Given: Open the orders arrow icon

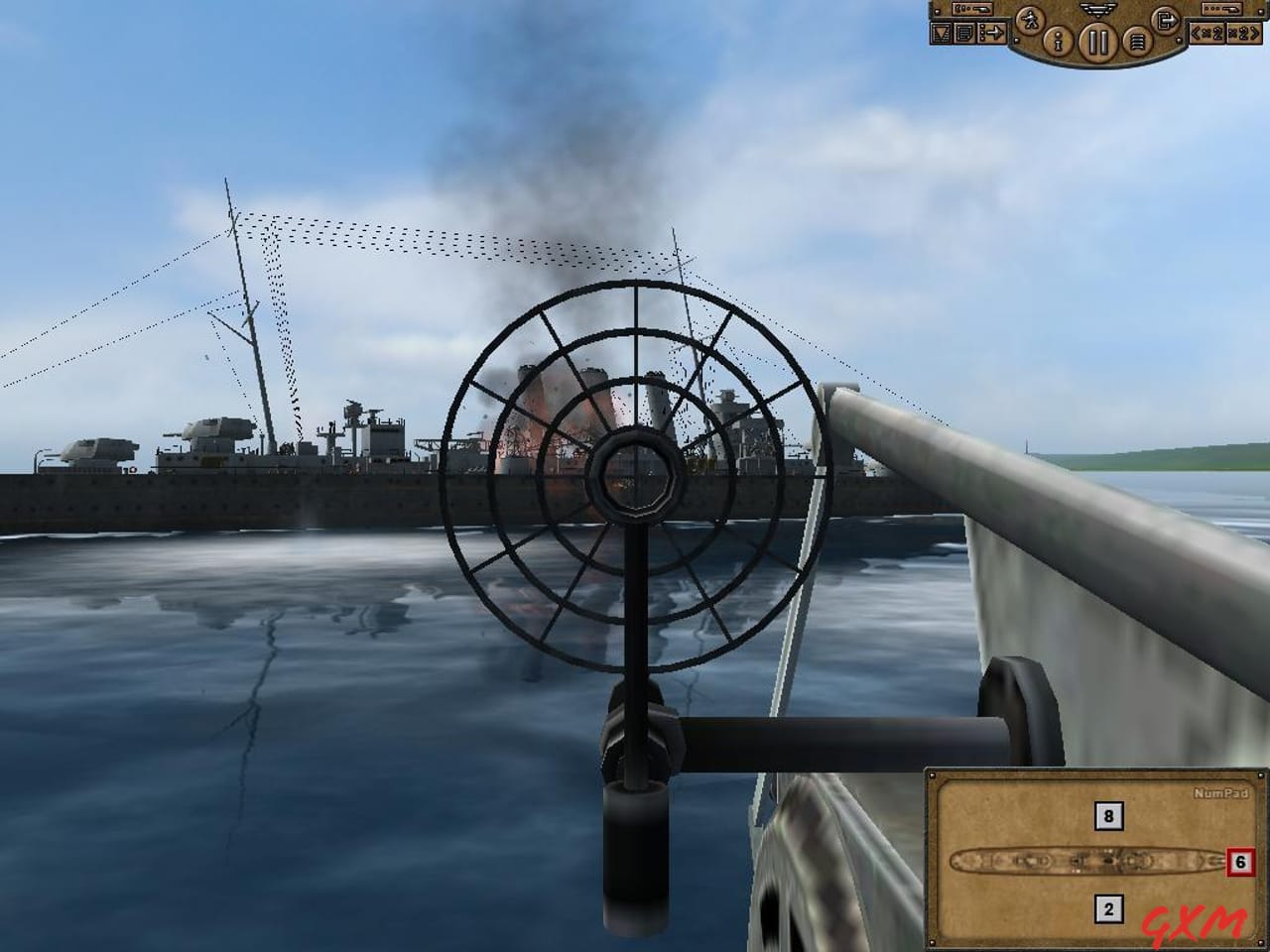Looking at the screenshot, I should coord(992,31).
